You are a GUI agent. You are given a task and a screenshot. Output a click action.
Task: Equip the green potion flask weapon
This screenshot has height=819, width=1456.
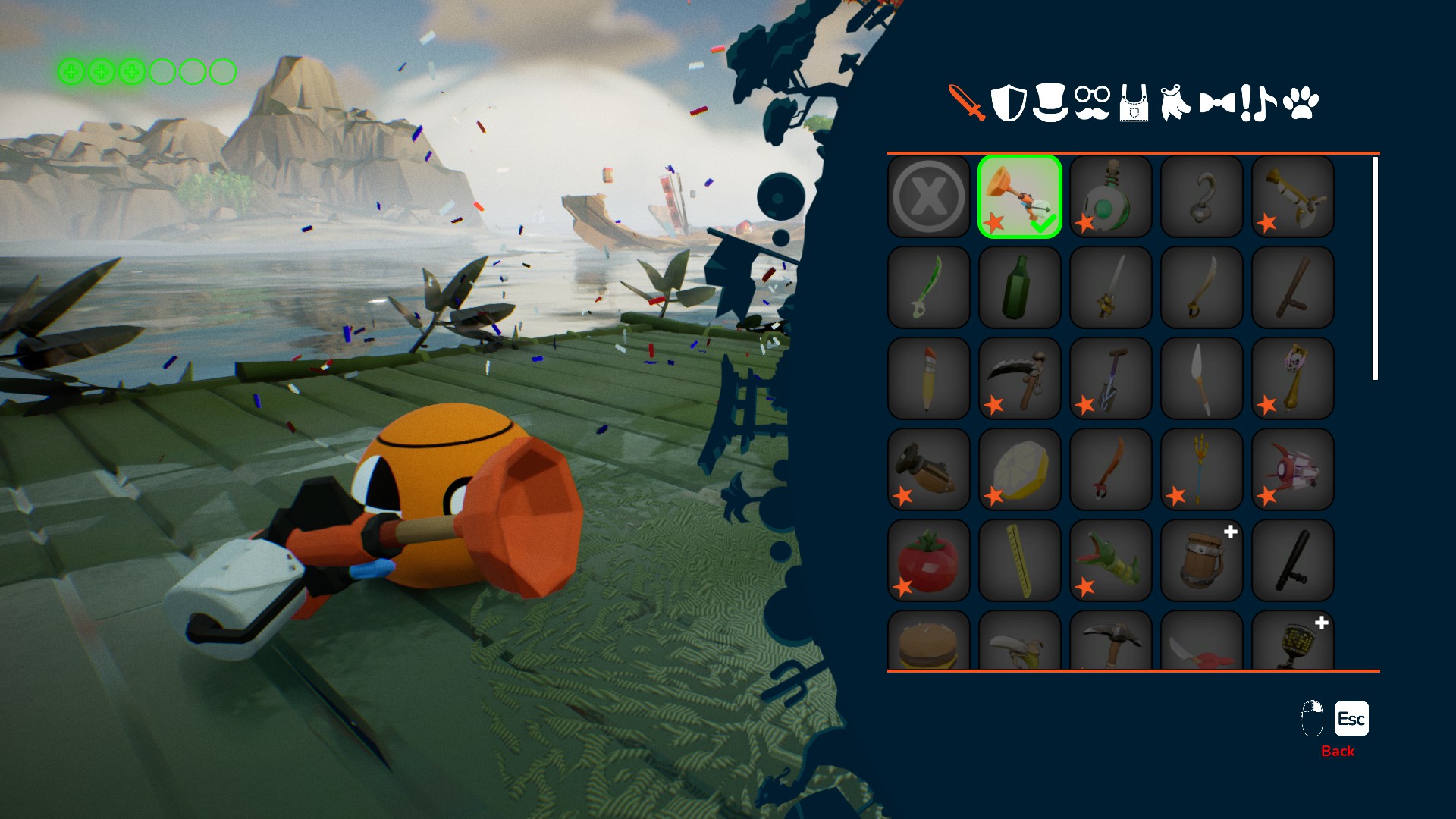tap(1111, 197)
